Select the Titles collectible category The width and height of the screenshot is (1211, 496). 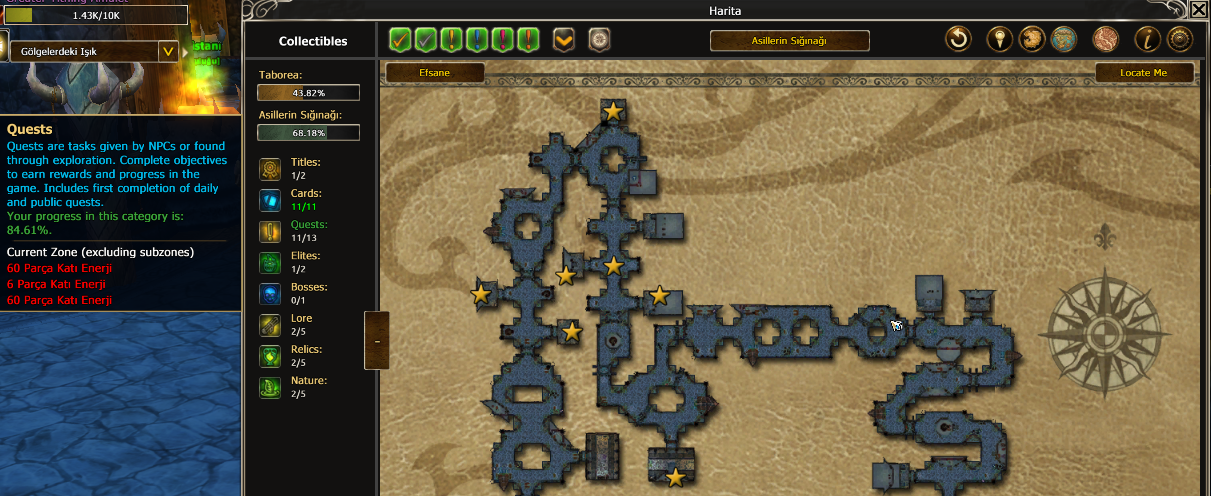point(270,168)
